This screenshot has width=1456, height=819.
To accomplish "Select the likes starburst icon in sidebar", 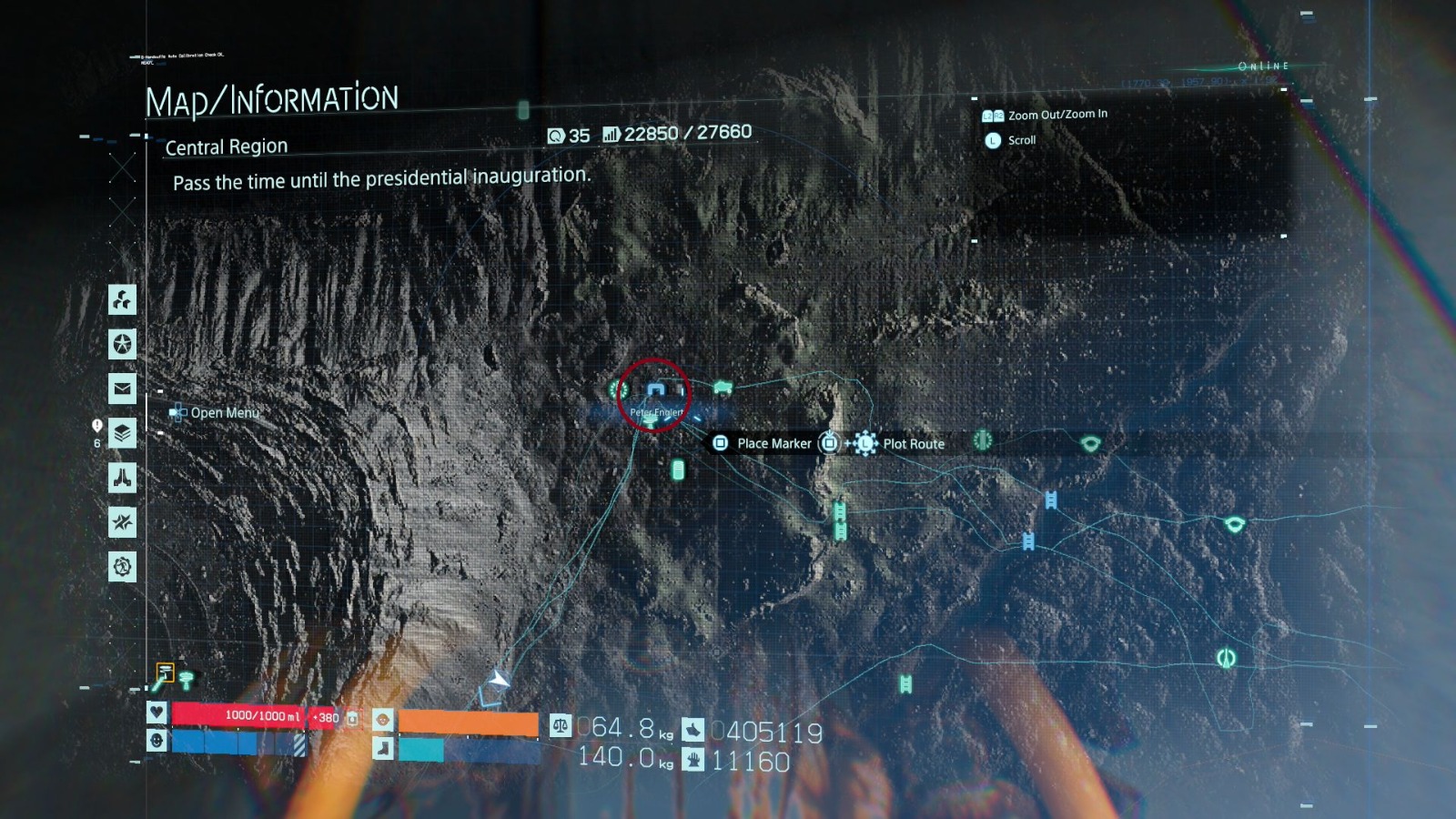I will coord(124,522).
